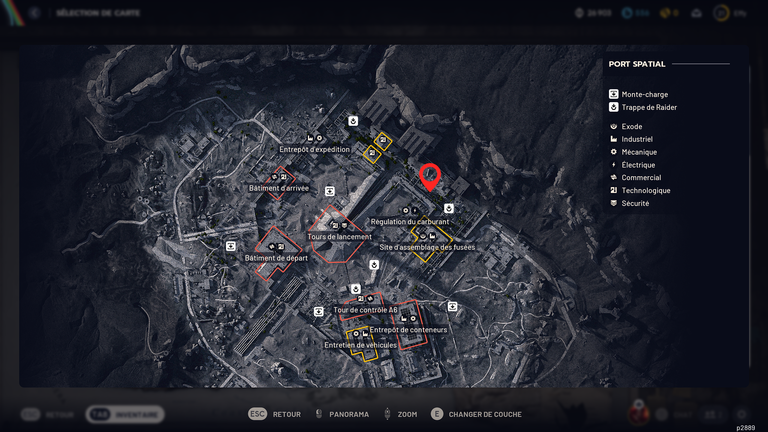Toggle the Monte-charge legend entry
Image resolution: width=768 pixels, height=432 pixels.
tap(642, 94)
